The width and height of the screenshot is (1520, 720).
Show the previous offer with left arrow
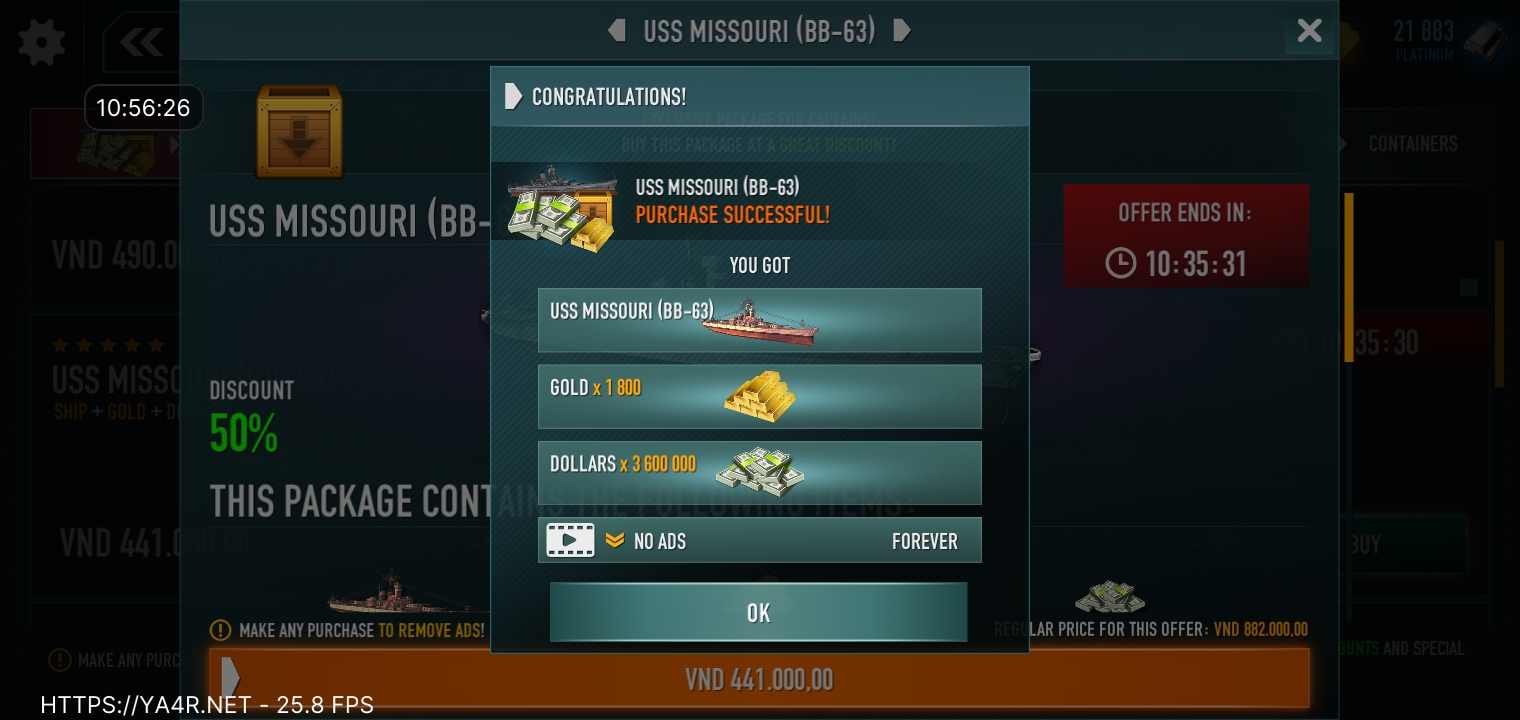(x=617, y=31)
